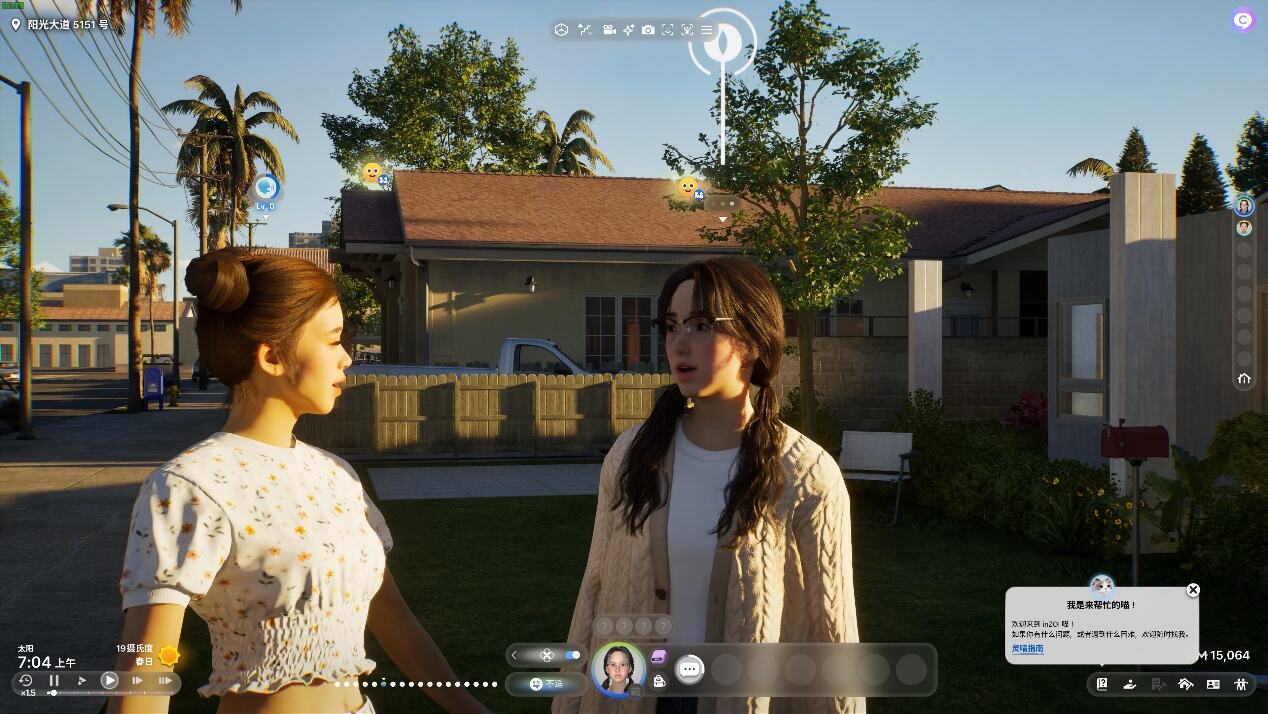This screenshot has height=714, width=1268.
Task: Click the active character's portrait
Action: [618, 668]
